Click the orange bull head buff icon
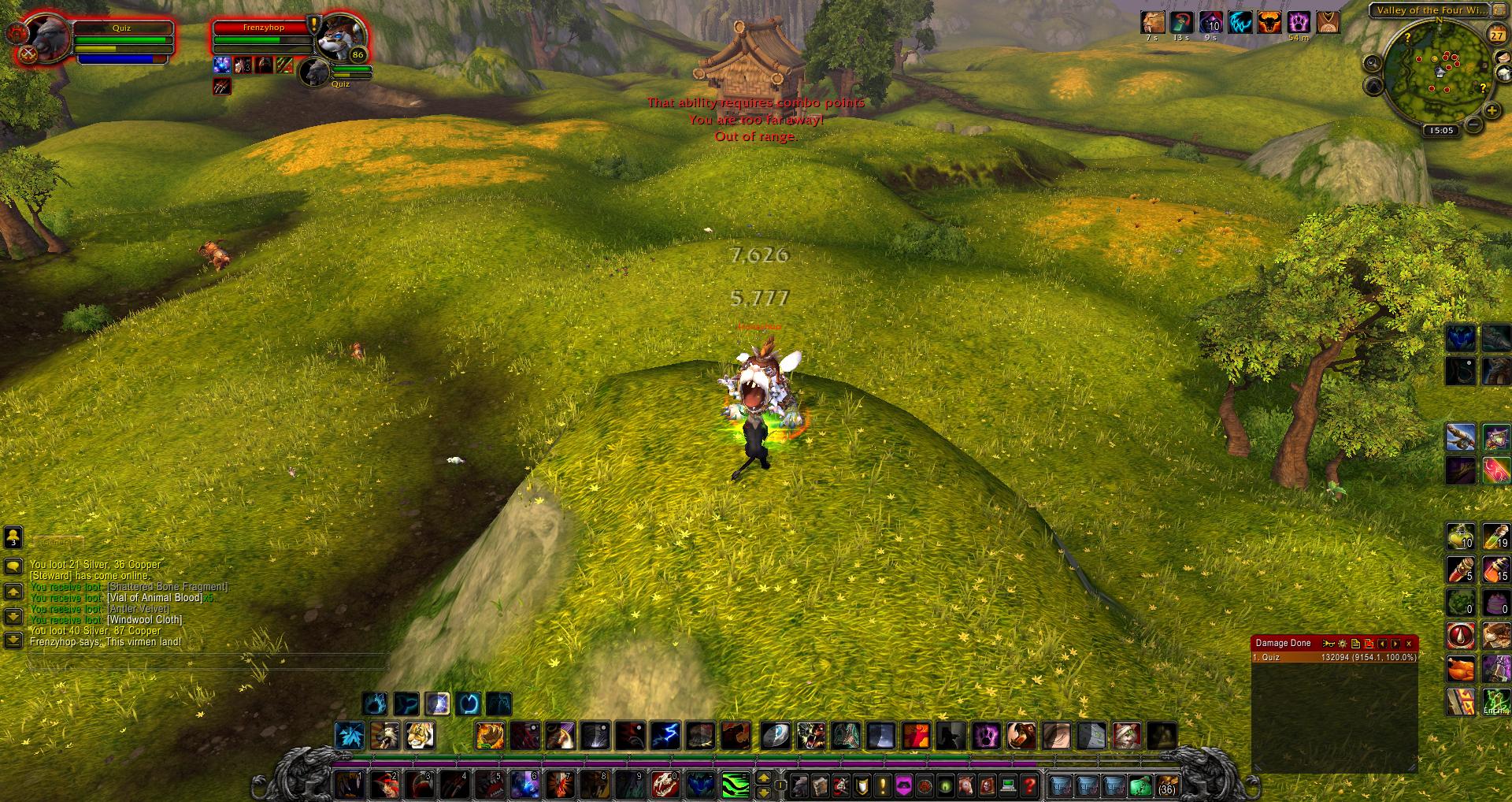Viewport: 1512px width, 802px height. 1269,22
